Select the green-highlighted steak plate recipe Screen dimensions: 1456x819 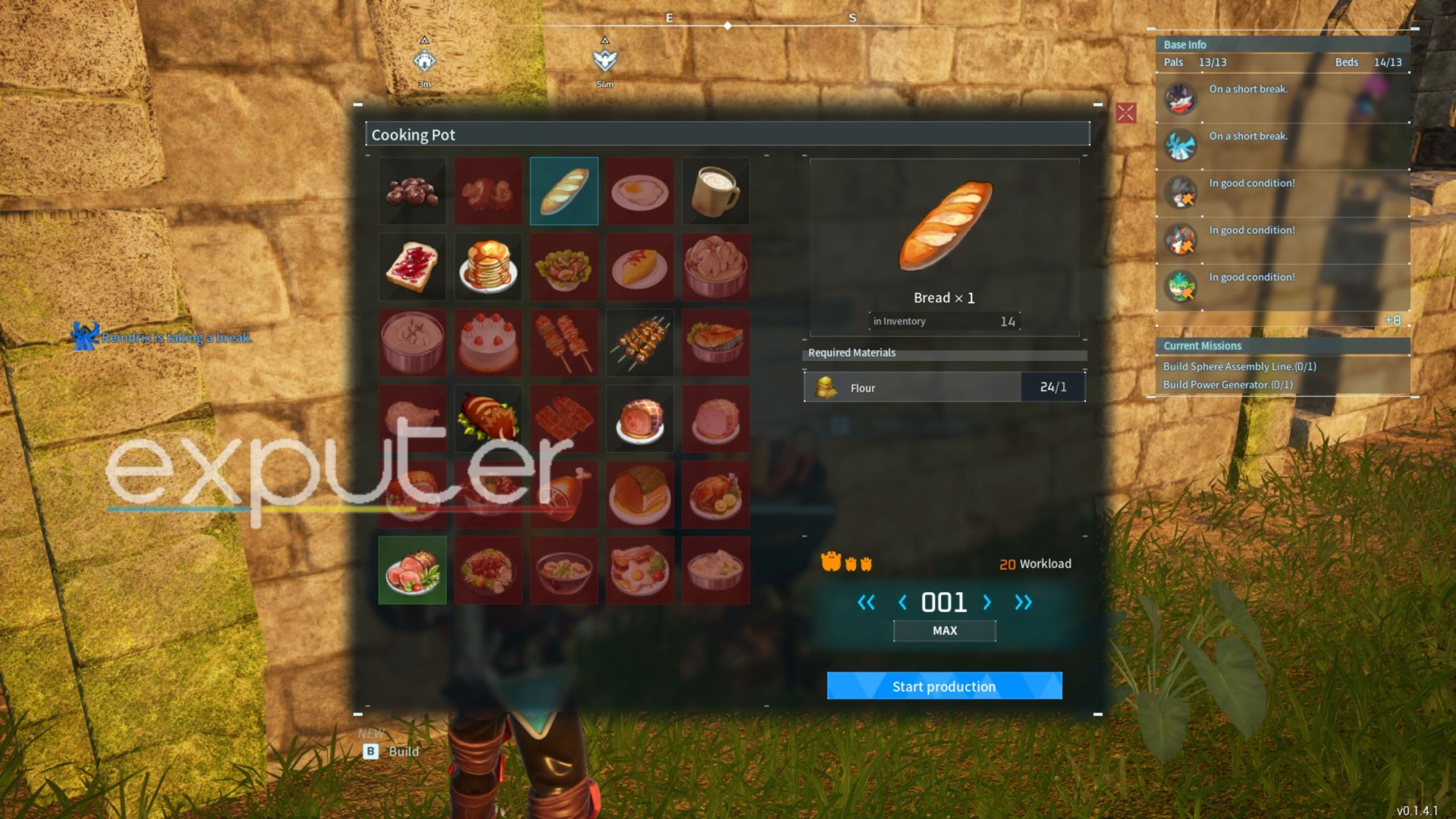click(412, 570)
